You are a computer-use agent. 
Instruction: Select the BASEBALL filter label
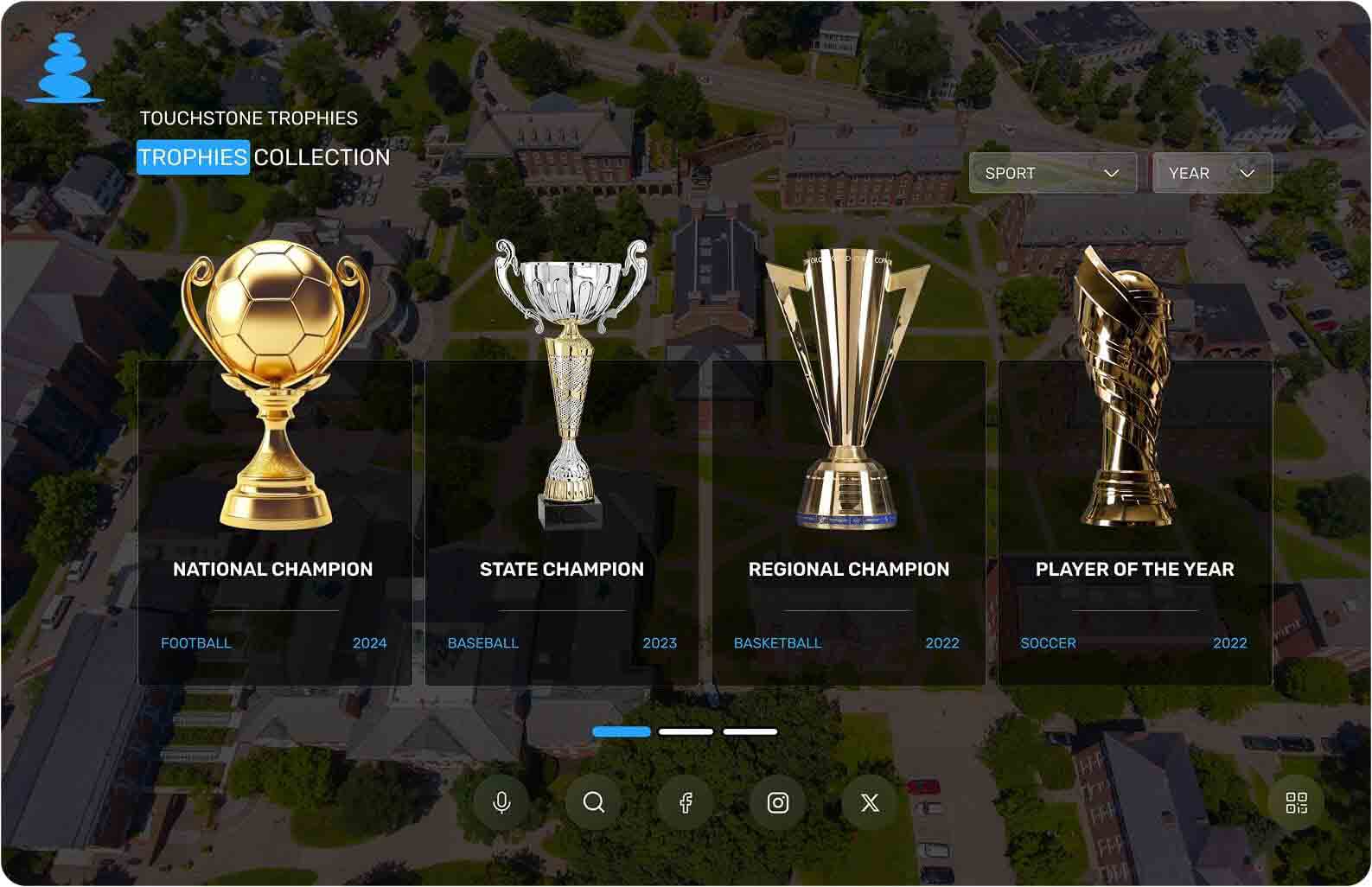click(482, 643)
